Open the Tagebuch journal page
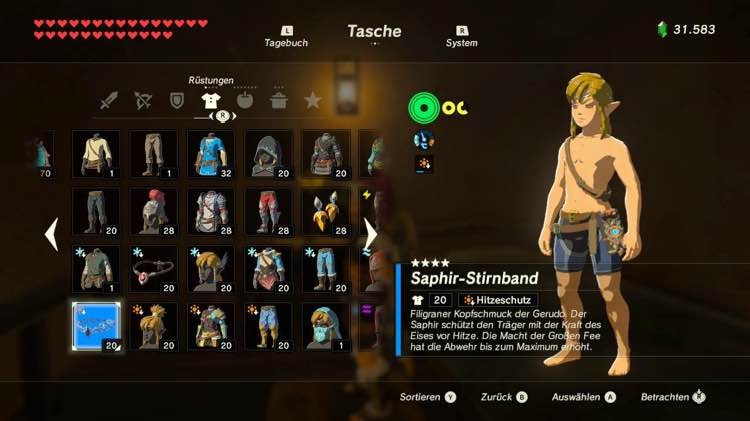Viewport: 750px width, 421px height. click(x=285, y=37)
